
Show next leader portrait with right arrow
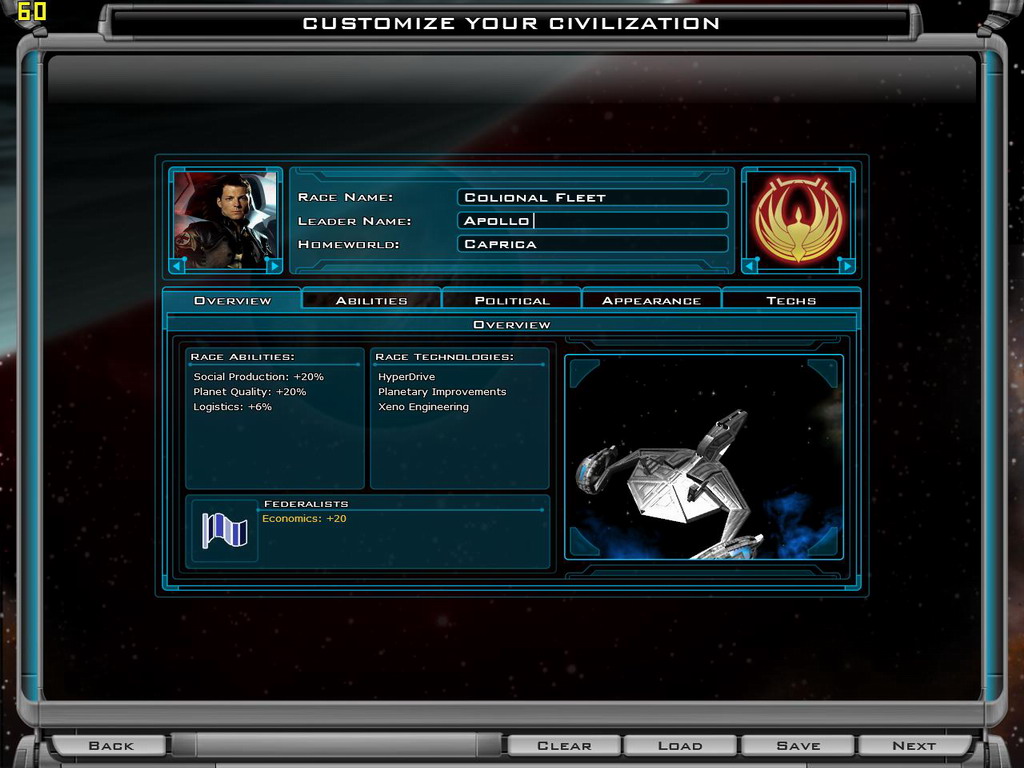click(273, 265)
